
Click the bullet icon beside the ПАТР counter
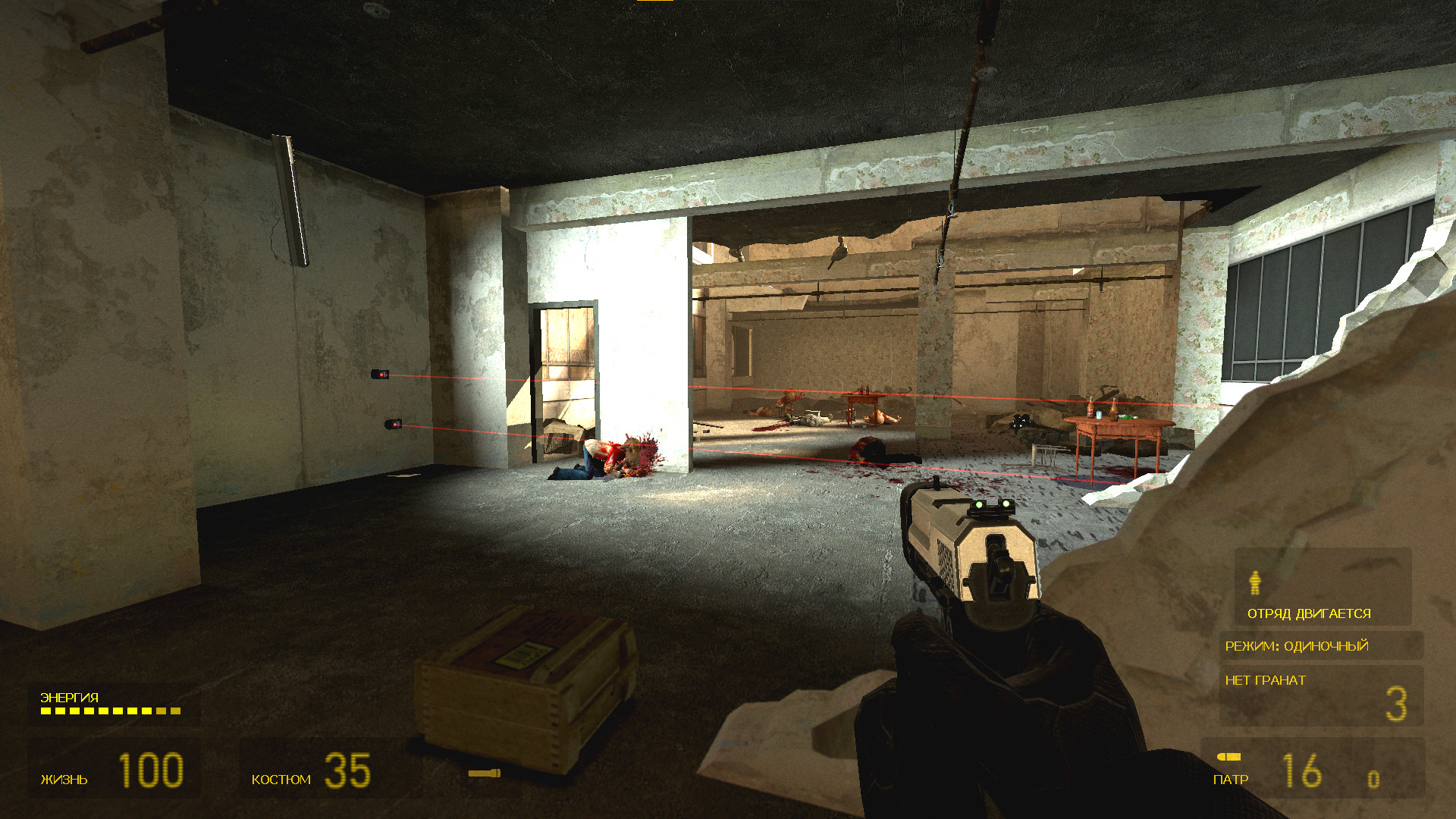tap(1230, 755)
